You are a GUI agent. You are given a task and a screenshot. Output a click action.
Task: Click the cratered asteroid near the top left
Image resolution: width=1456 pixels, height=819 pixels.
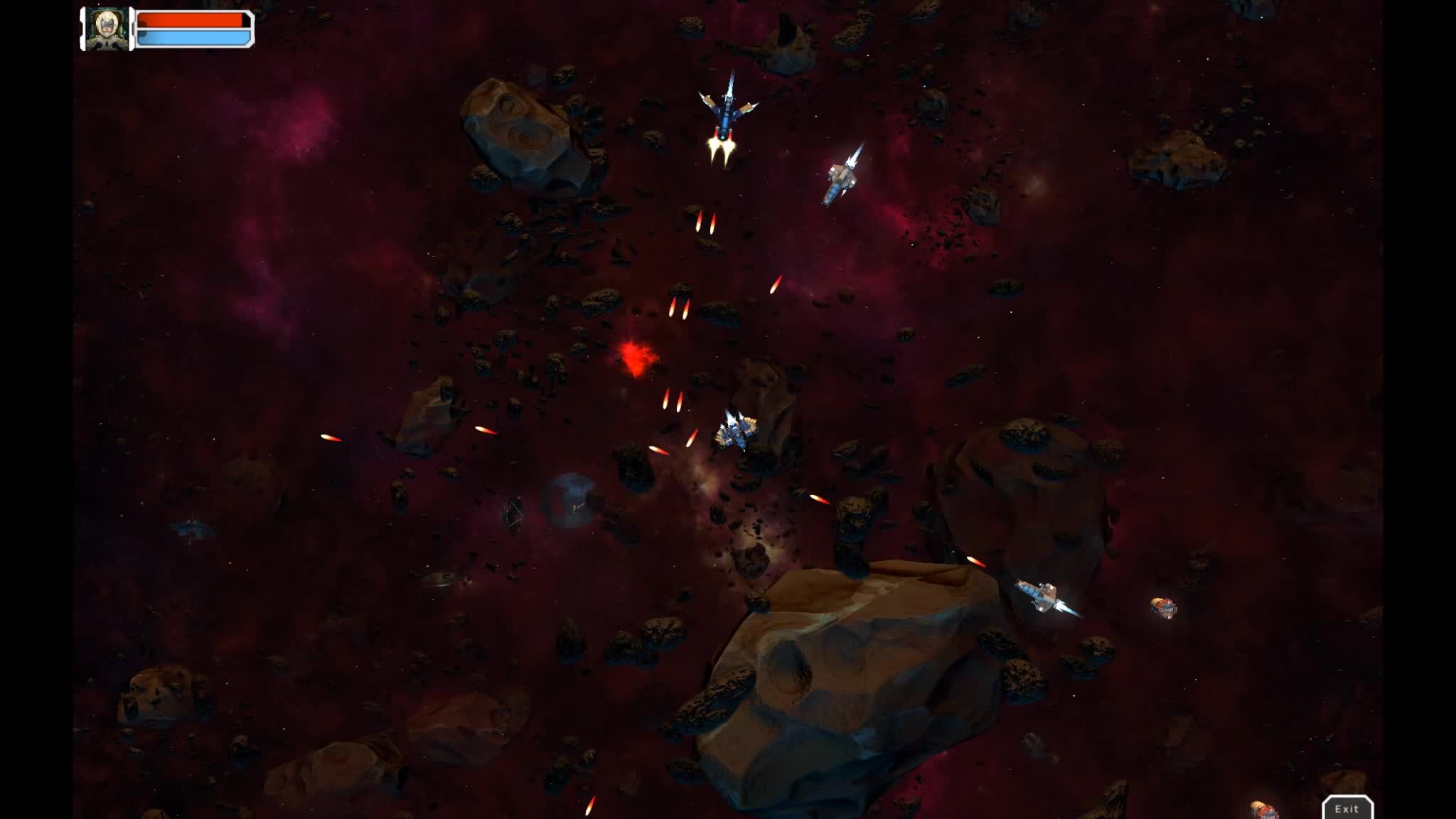pyautogui.click(x=519, y=135)
